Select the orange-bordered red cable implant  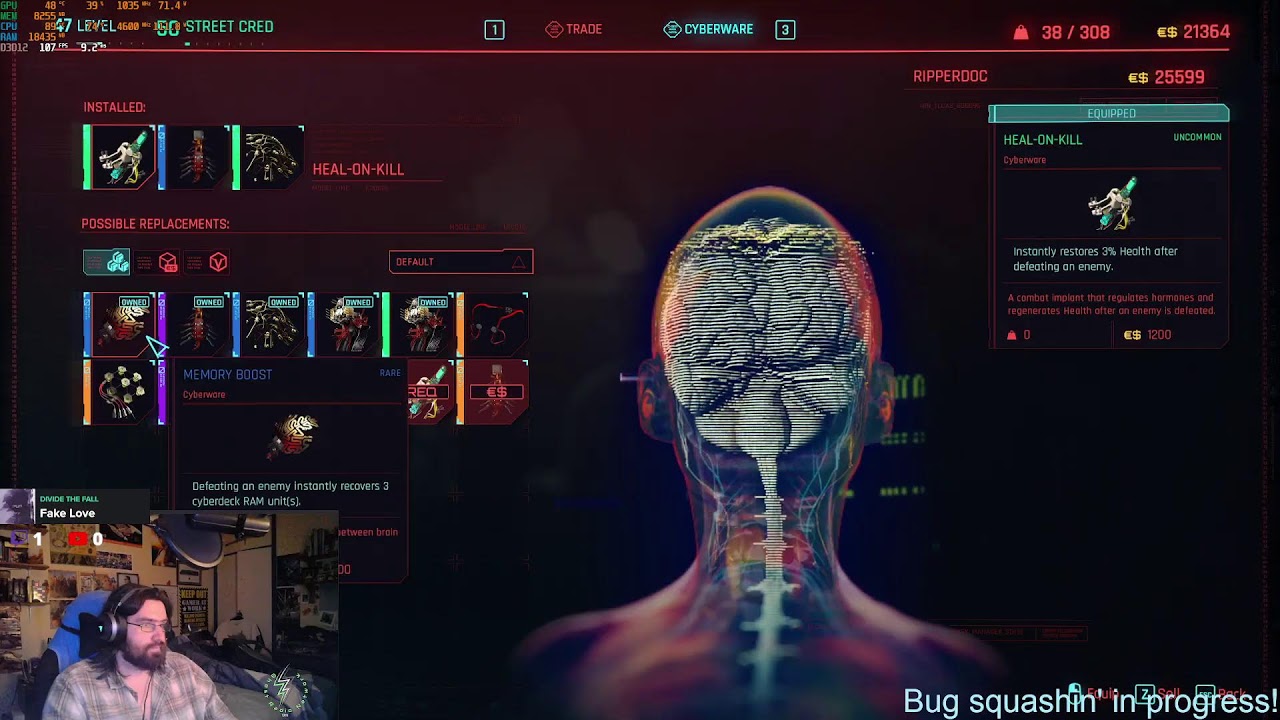[x=496, y=324]
